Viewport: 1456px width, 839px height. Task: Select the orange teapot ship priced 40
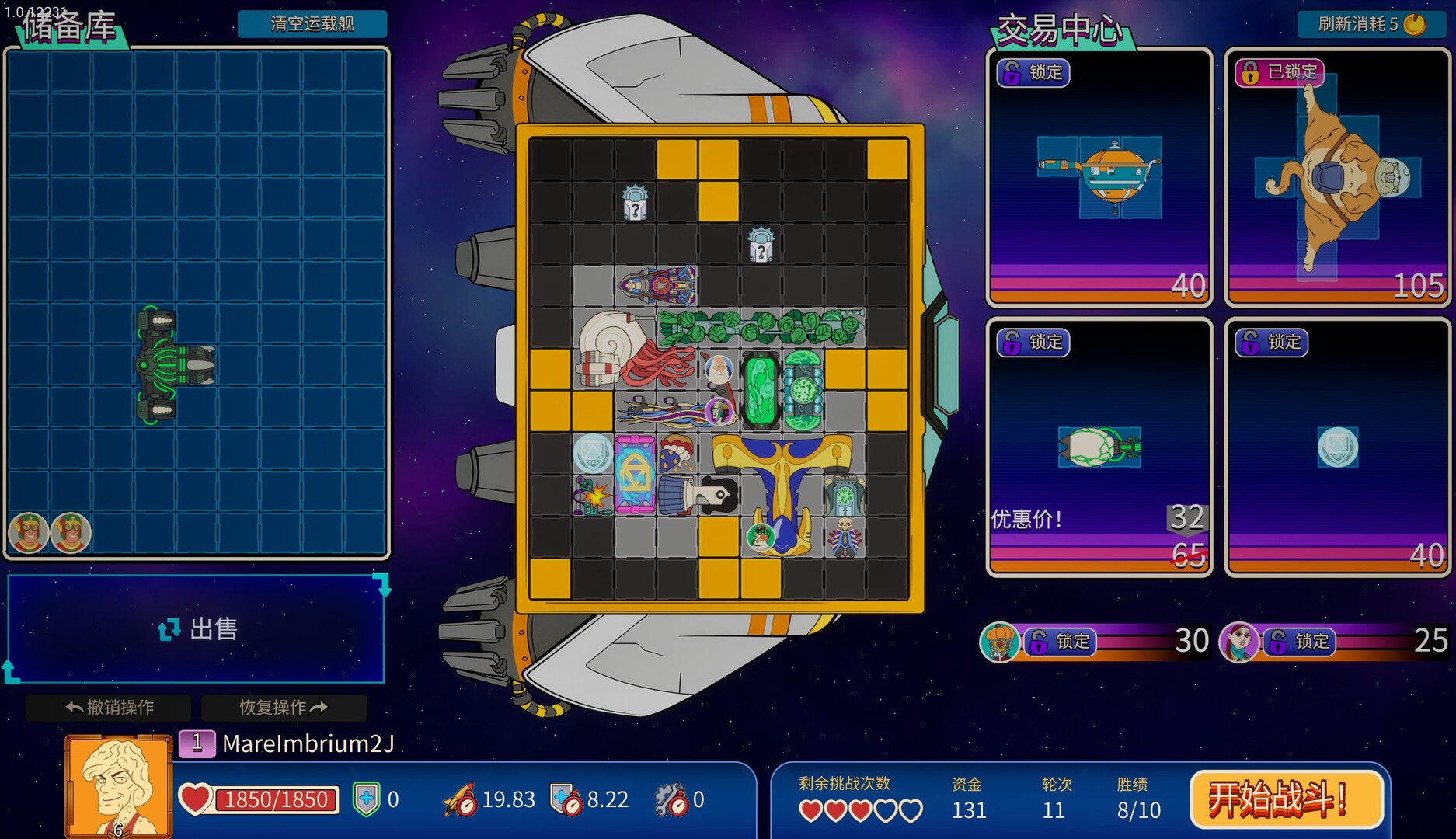click(1099, 177)
